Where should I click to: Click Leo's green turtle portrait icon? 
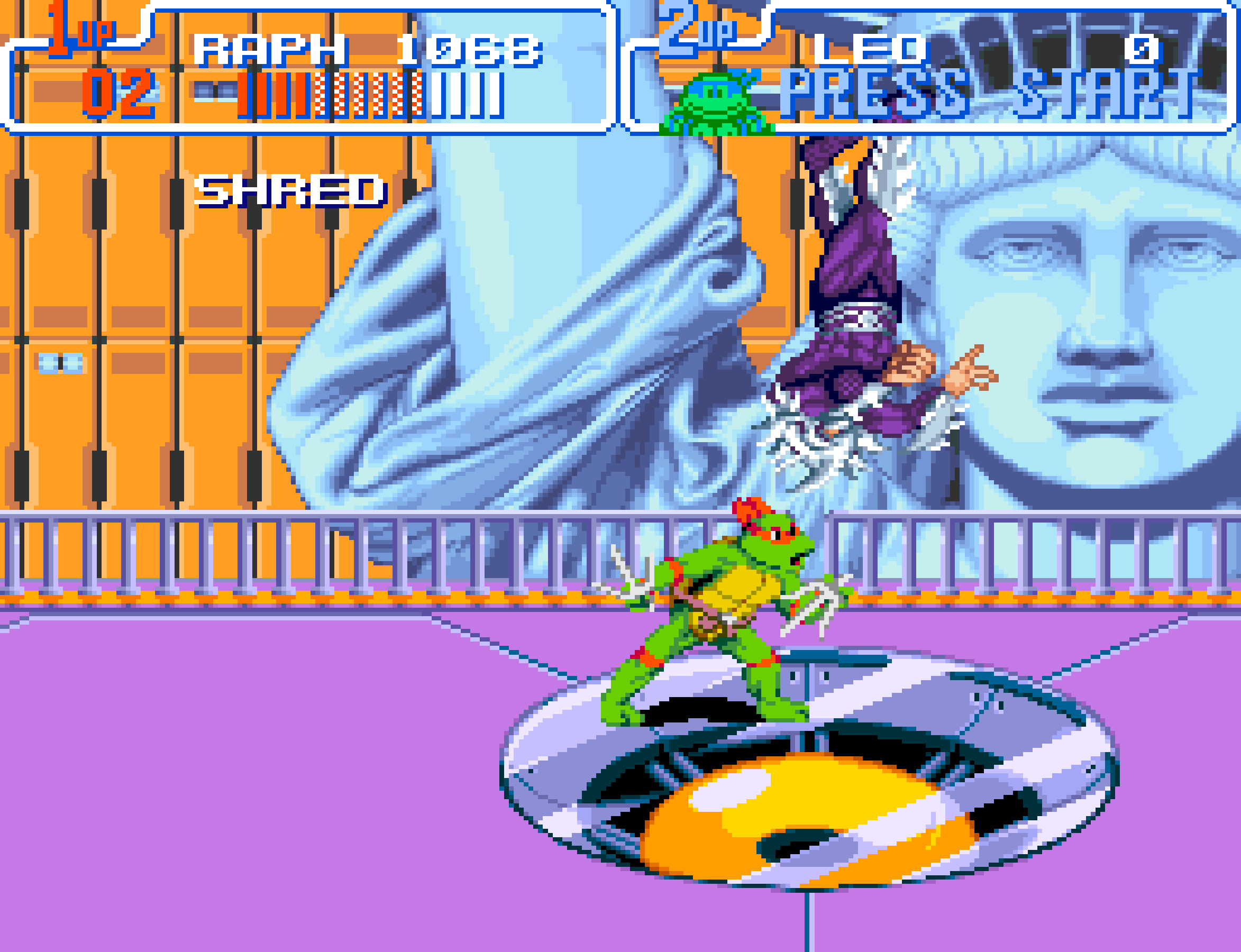point(716,103)
